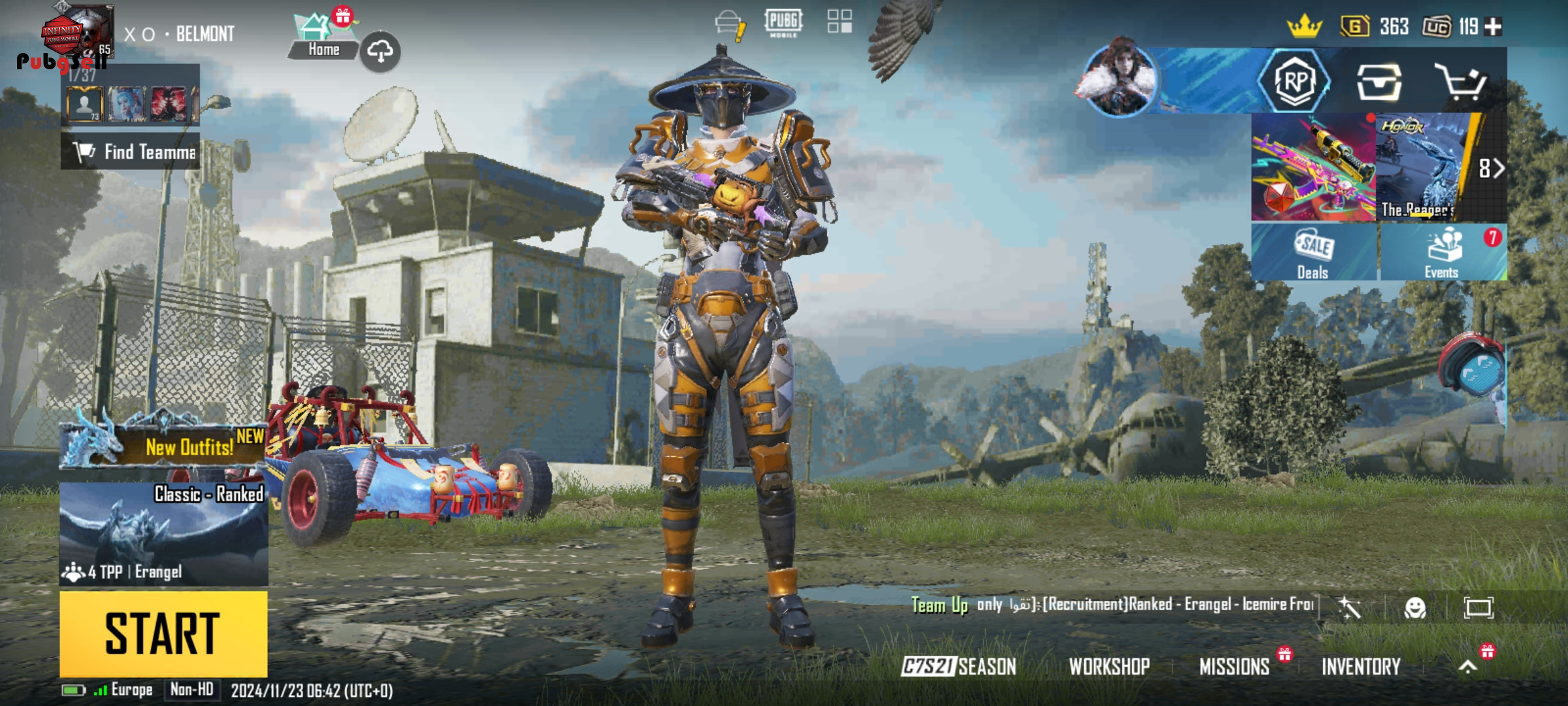Viewport: 1568px width, 706px height.
Task: Expand the bottom-right arrow menu
Action: 1468,666
